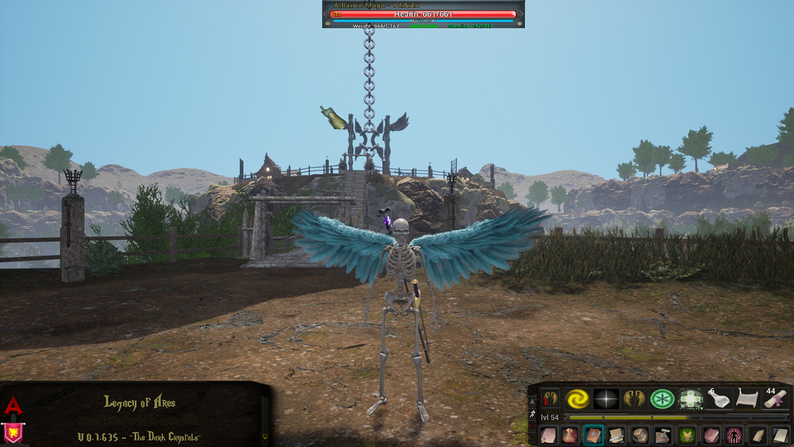Click the red letter A emblem
Viewport: 794px width, 447px height.
click(x=13, y=406)
